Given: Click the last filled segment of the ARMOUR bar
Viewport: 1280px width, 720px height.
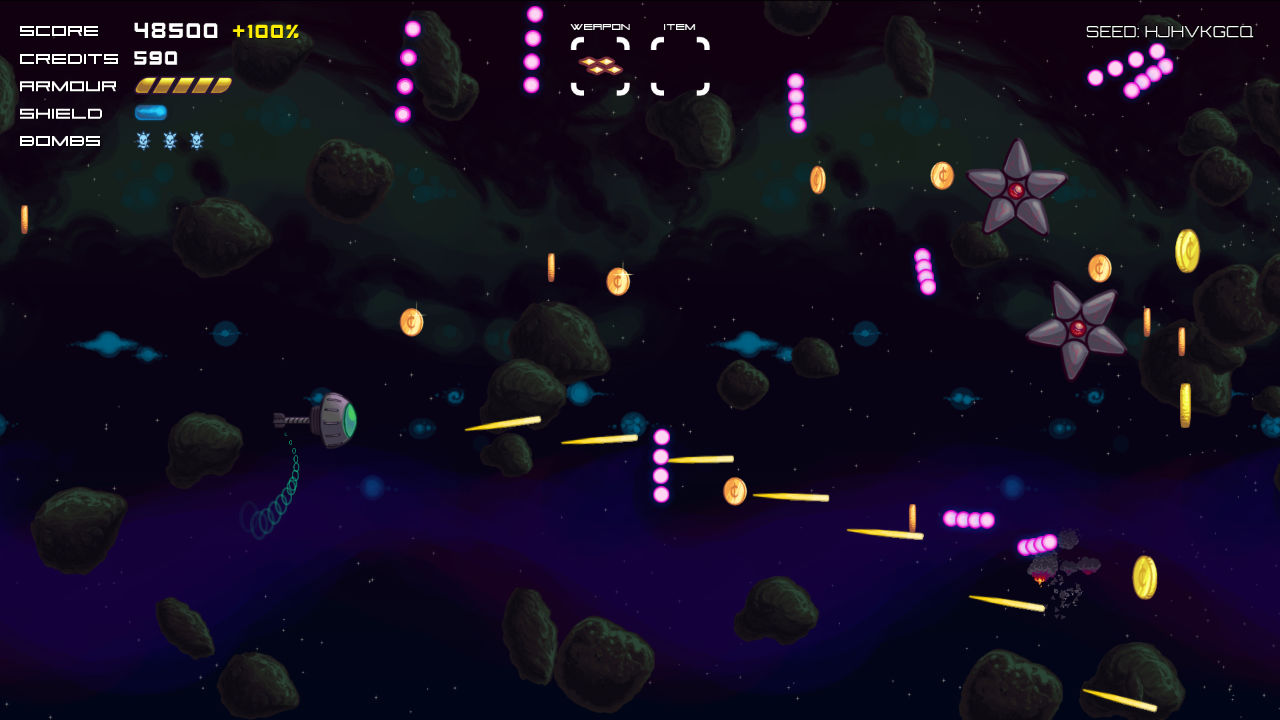Looking at the screenshot, I should click(222, 85).
